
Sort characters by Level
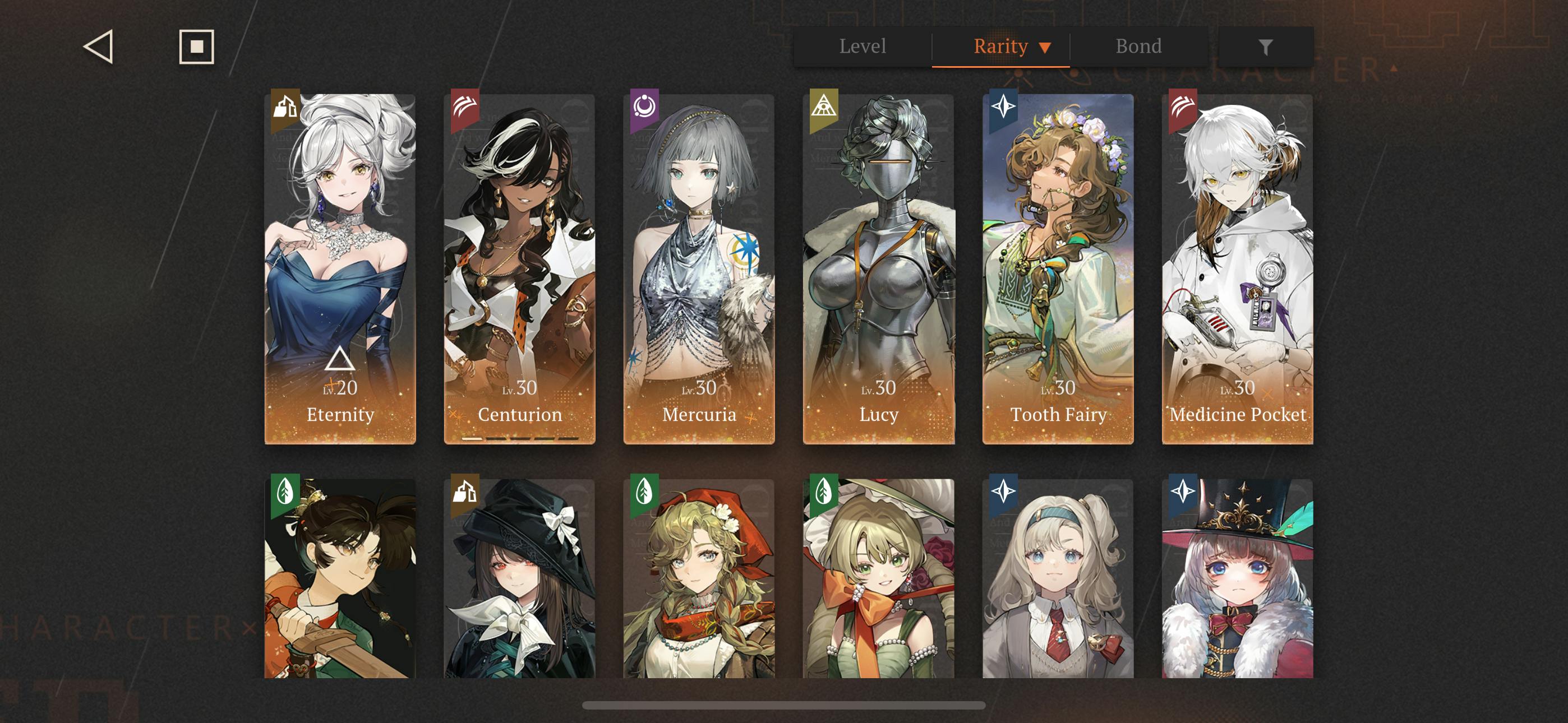click(863, 47)
